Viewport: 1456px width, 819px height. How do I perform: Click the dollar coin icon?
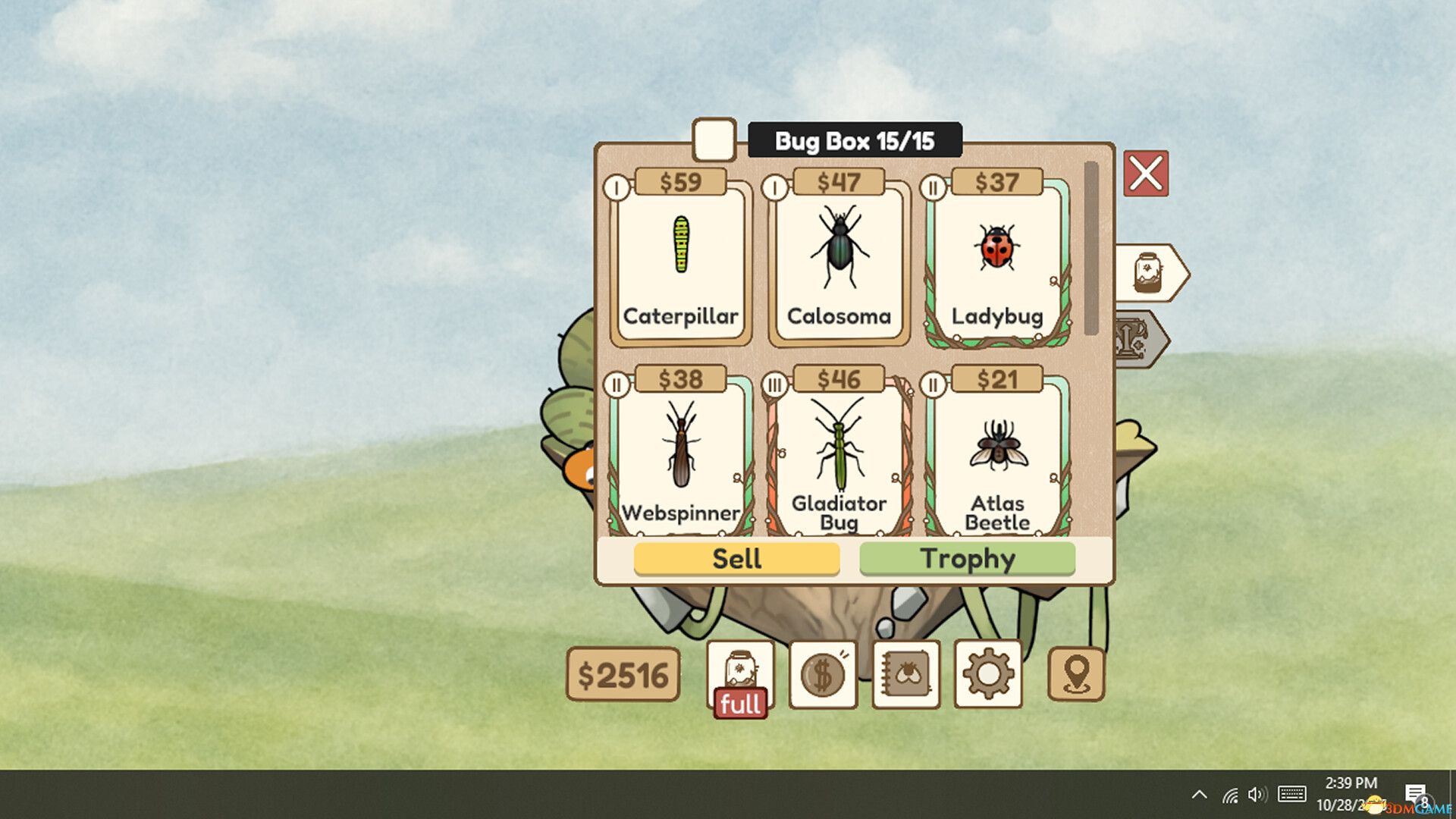coord(824,674)
